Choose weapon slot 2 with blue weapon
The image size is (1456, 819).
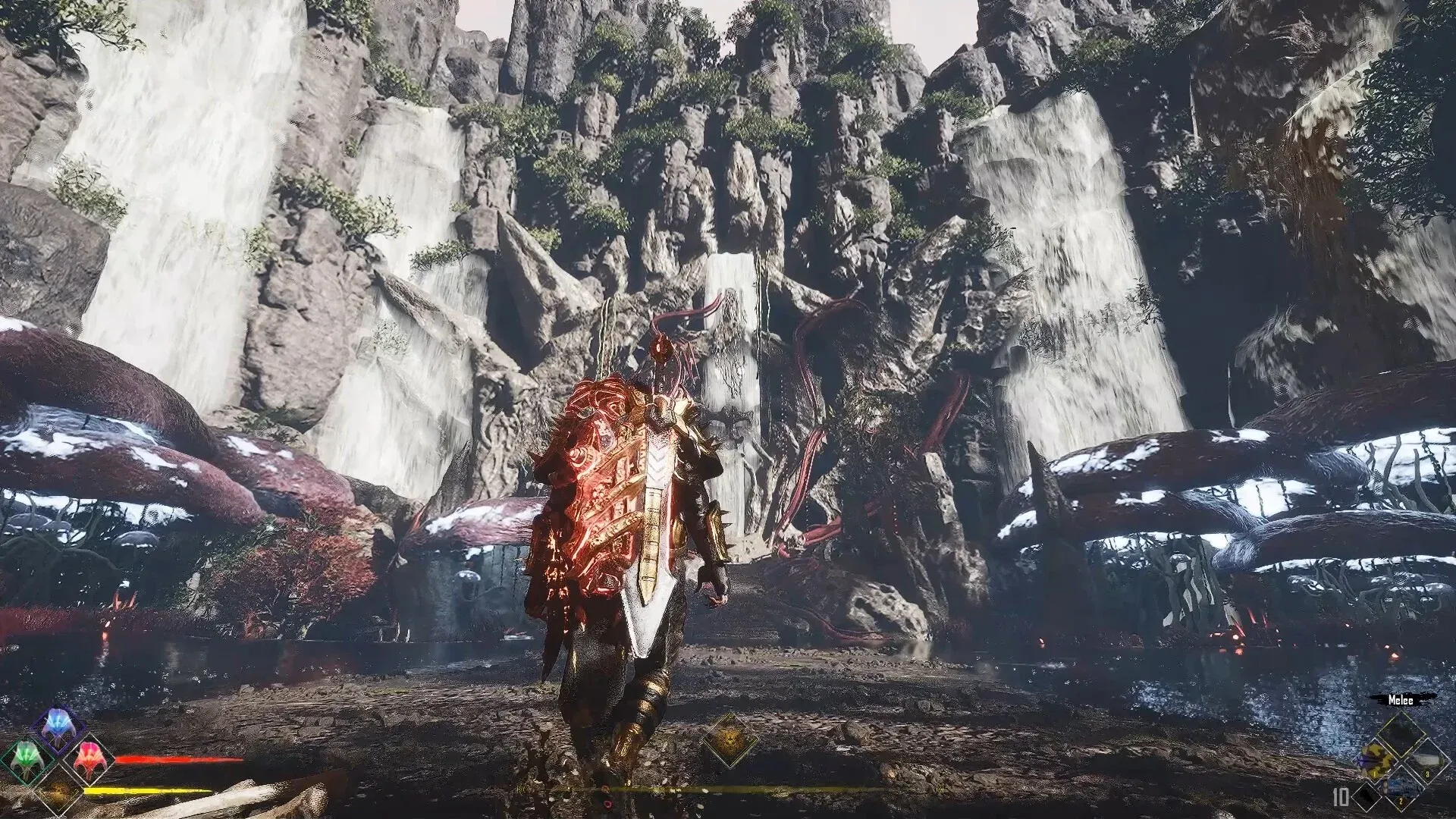click(x=1400, y=786)
